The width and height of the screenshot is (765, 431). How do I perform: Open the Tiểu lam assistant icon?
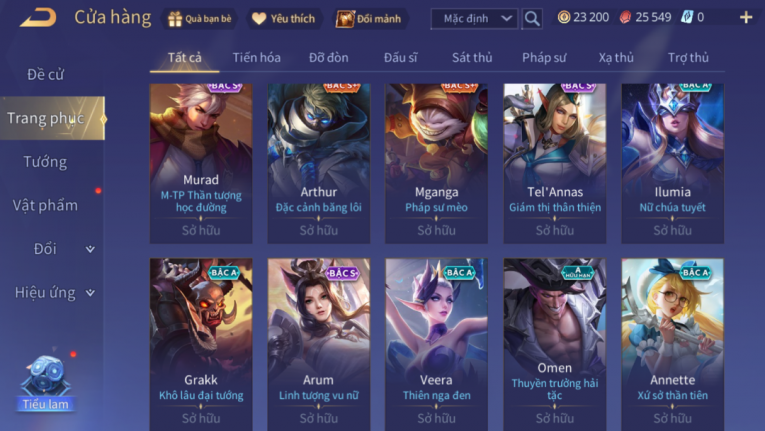[45, 381]
